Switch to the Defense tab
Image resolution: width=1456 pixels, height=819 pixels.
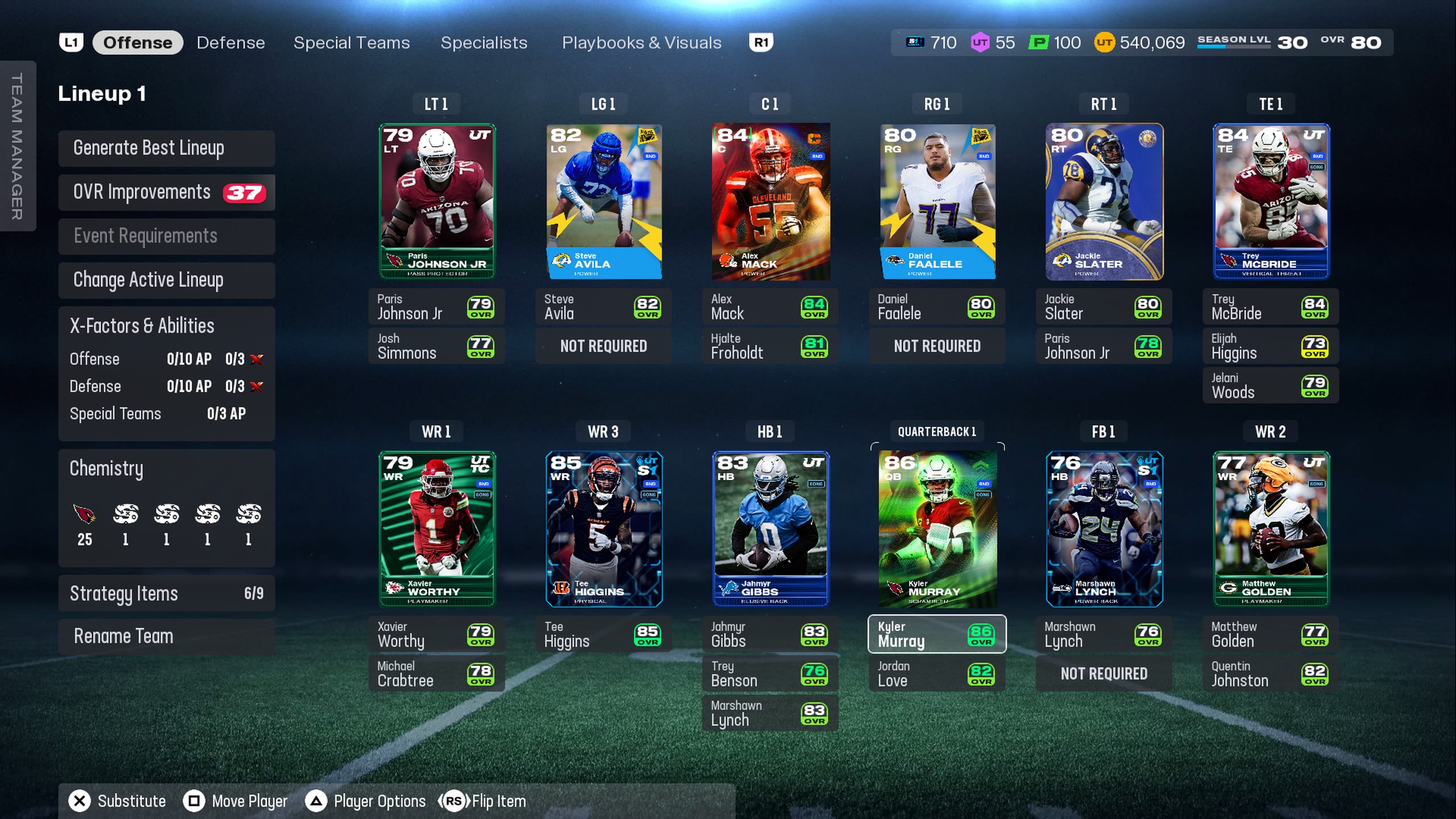pyautogui.click(x=231, y=42)
